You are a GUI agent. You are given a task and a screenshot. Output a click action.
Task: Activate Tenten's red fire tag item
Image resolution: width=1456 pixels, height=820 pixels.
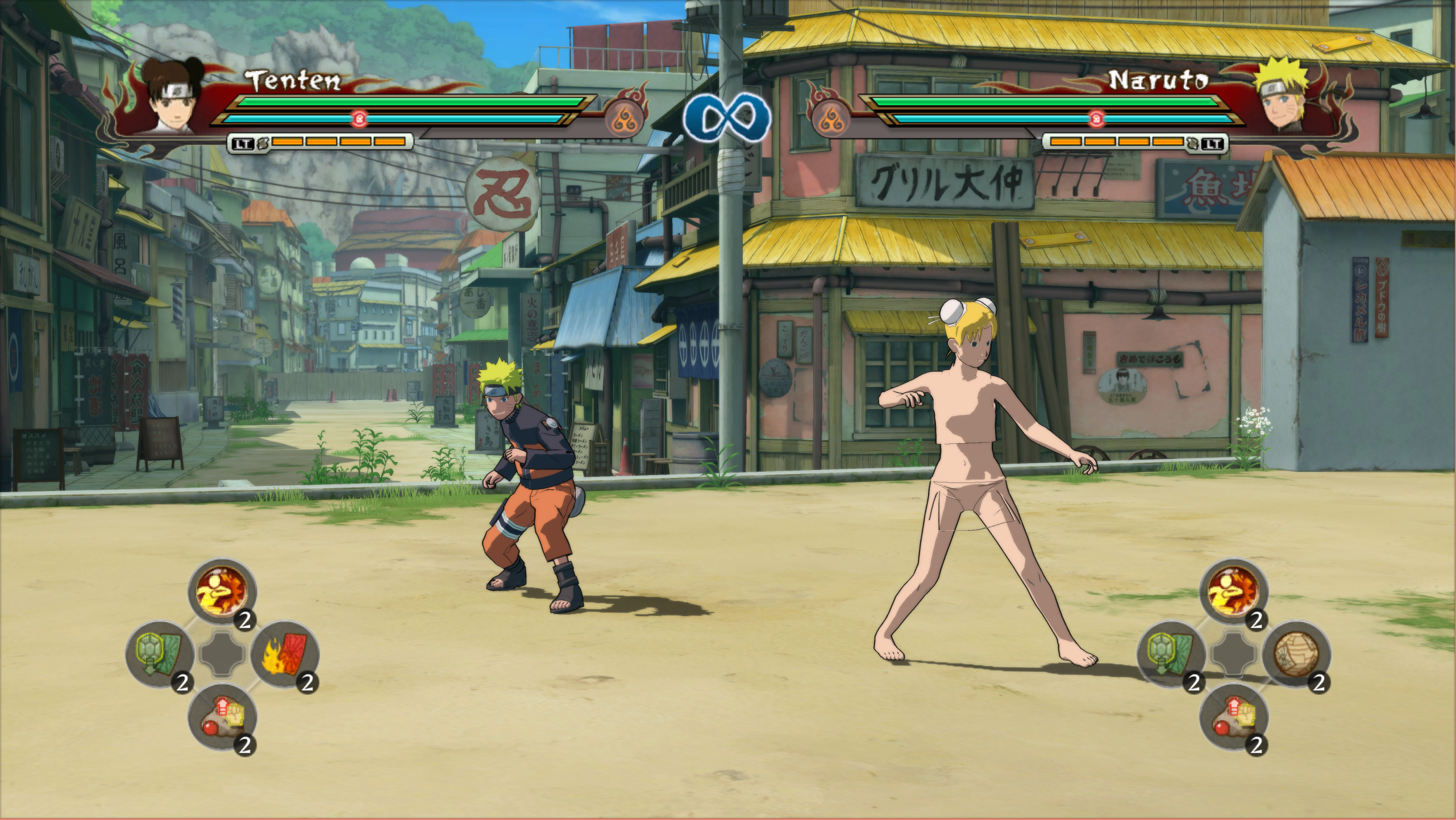pos(284,654)
